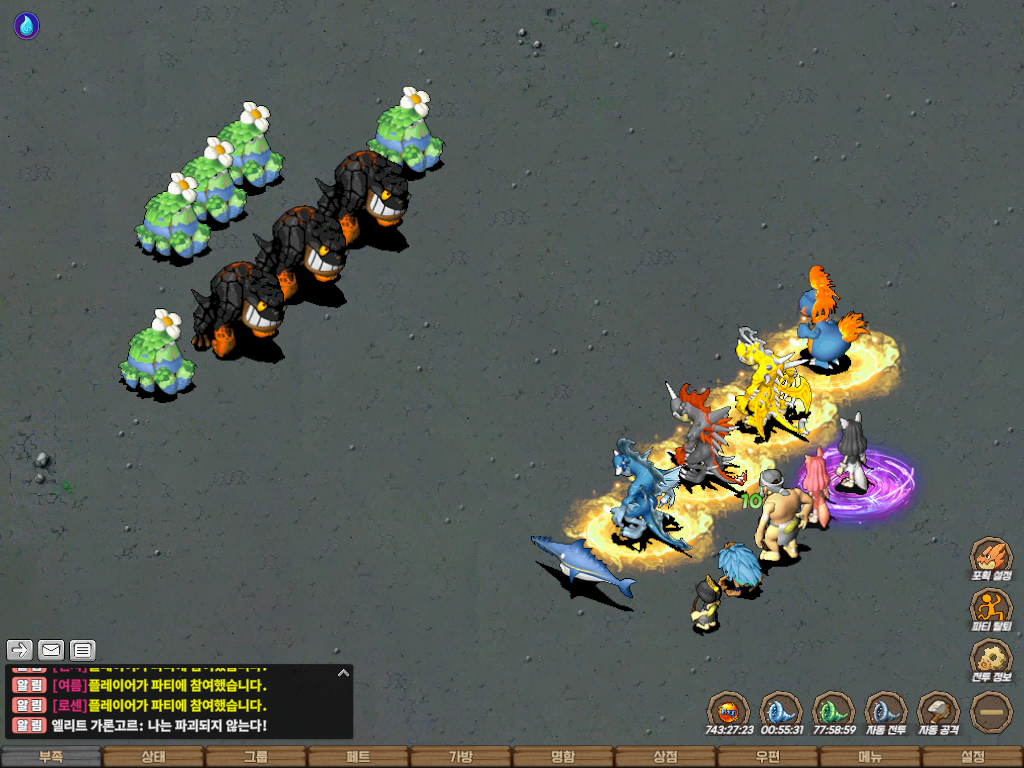The width and height of the screenshot is (1024, 768).
Task: Open the 페트 (pet) menu
Action: click(358, 757)
